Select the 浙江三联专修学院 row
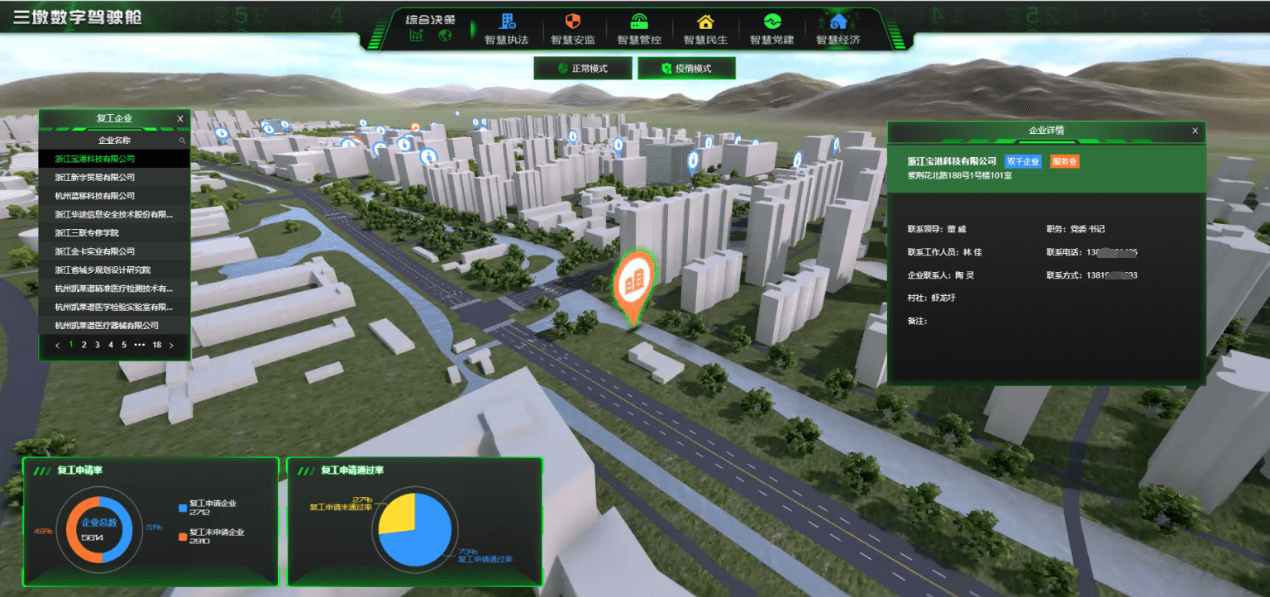Image resolution: width=1270 pixels, height=597 pixels. point(94,233)
